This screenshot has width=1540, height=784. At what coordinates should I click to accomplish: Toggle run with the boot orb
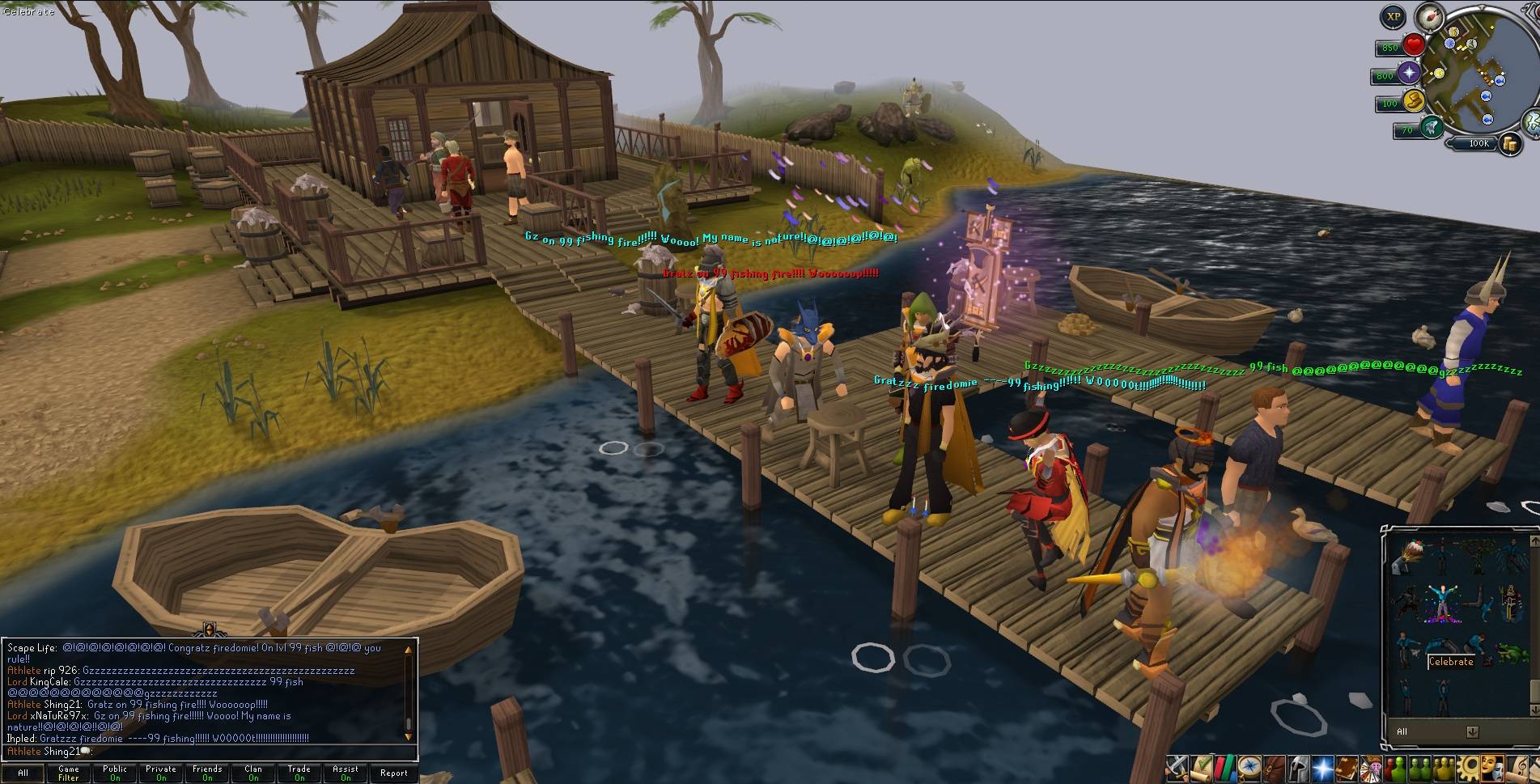click(x=1415, y=101)
